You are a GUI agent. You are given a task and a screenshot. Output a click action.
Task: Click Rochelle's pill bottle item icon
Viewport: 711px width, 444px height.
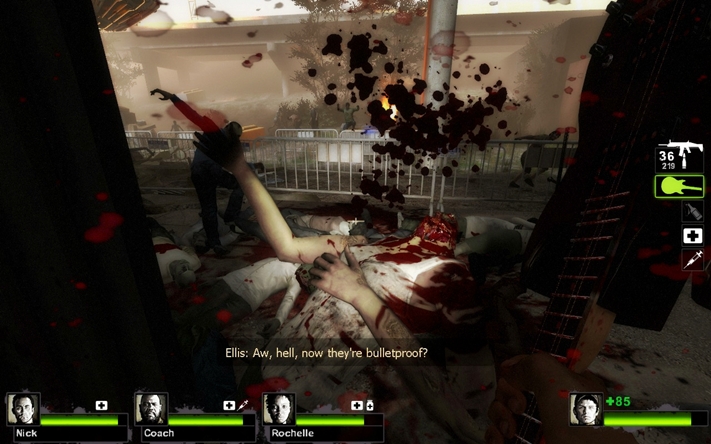[x=371, y=405]
